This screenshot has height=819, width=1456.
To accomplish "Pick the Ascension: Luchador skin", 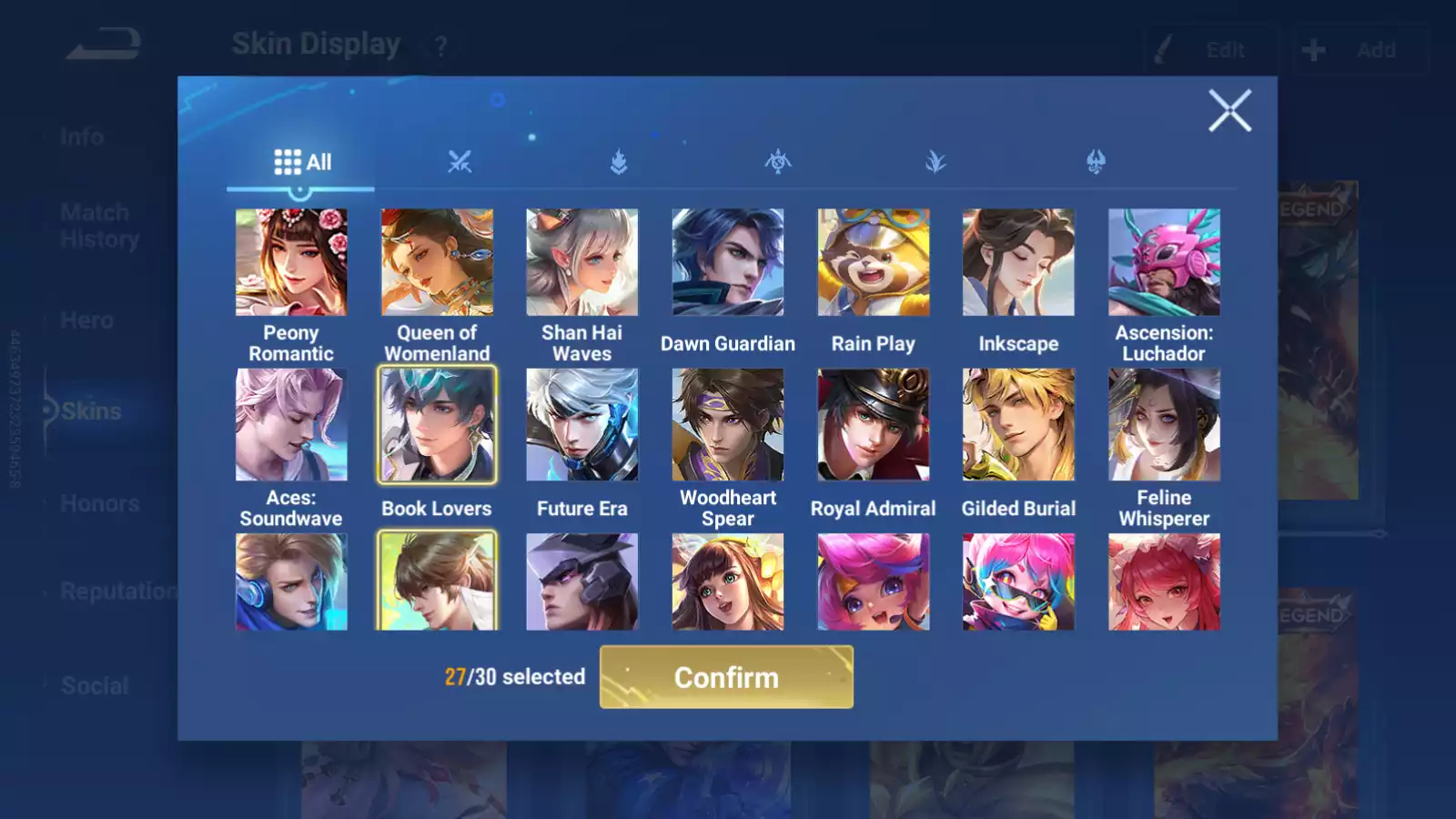I will [1164, 262].
